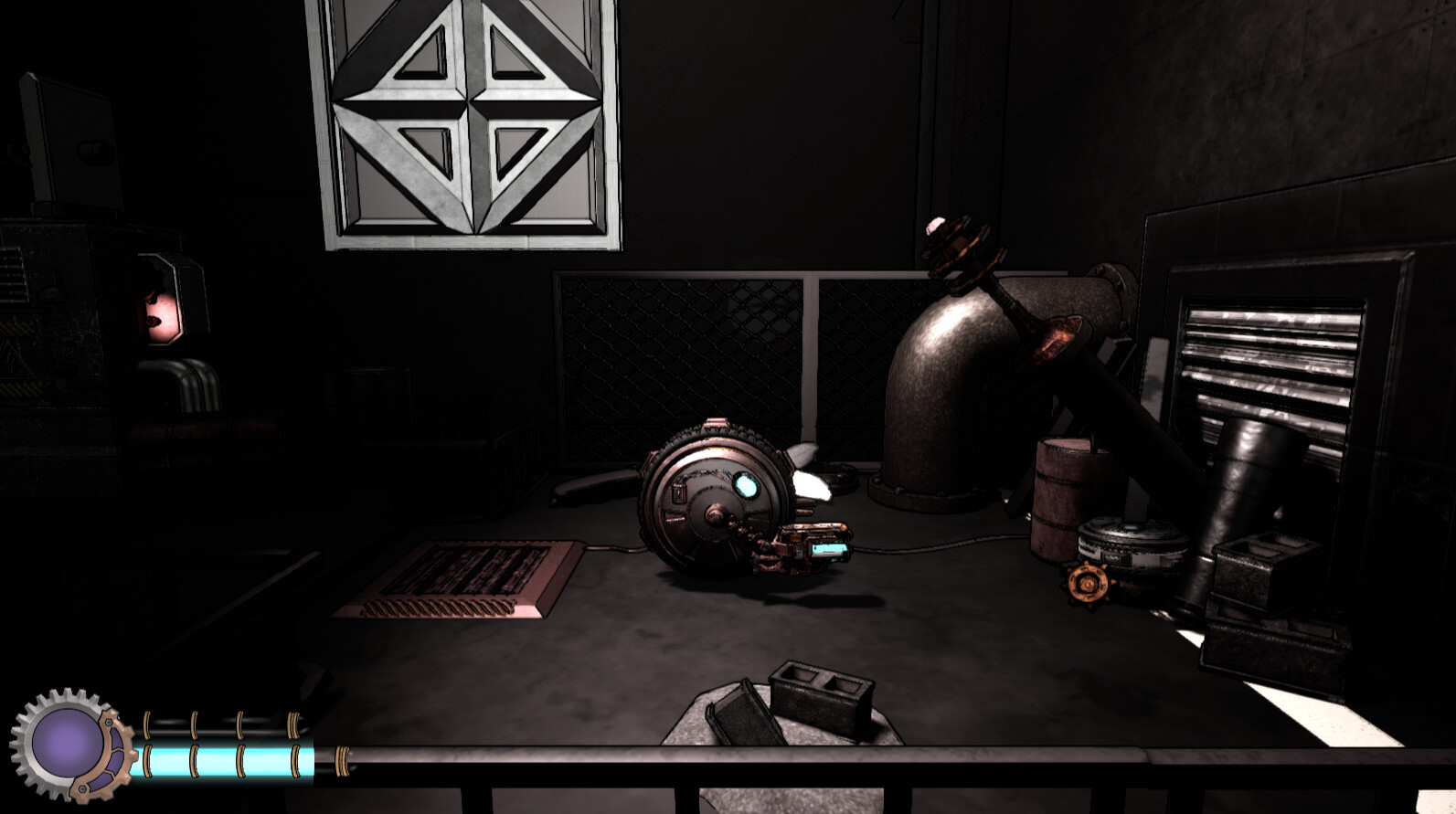Click the glowing cyan battery on the robot's arm

(827, 548)
